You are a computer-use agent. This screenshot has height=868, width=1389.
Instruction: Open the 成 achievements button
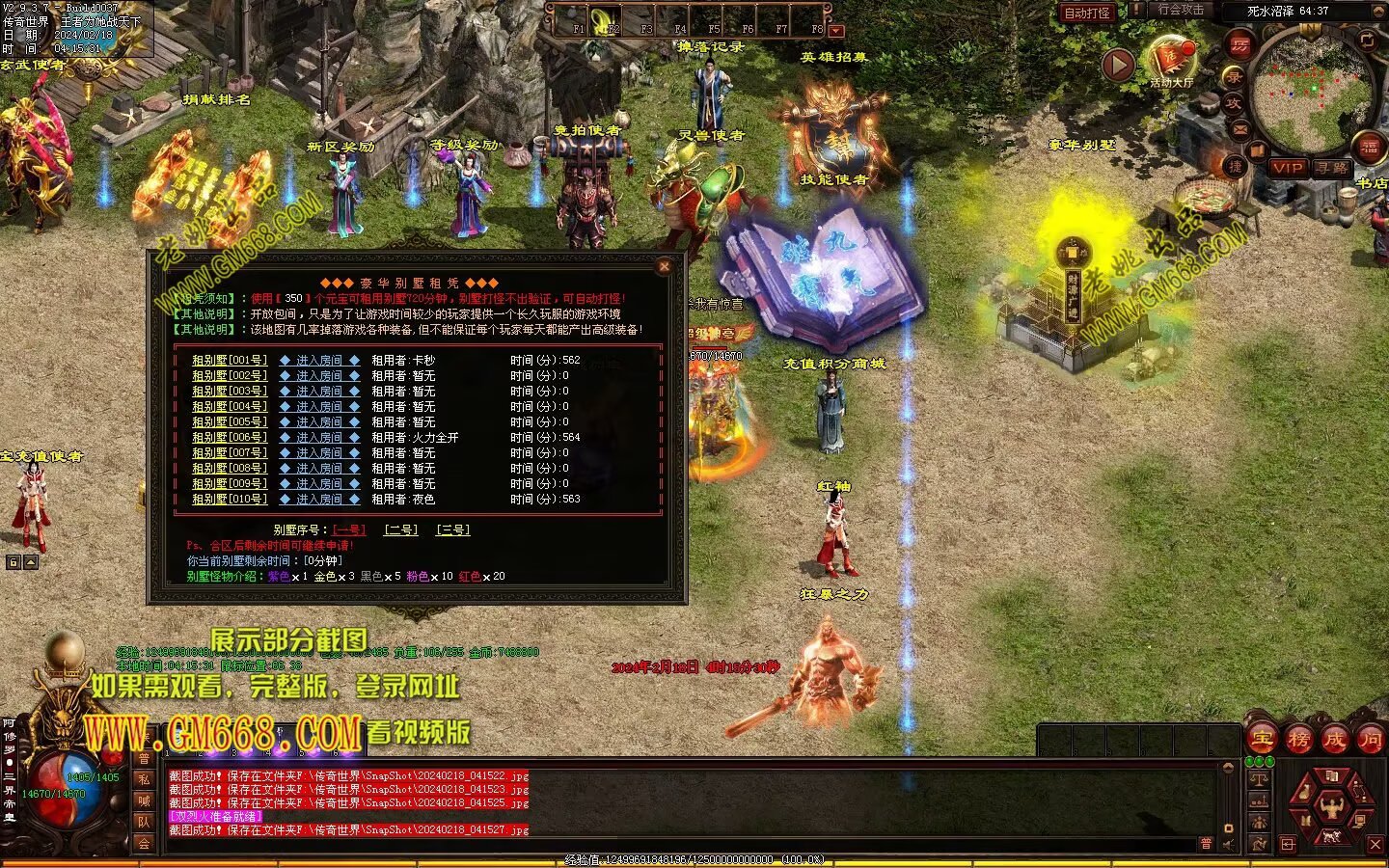click(1334, 740)
